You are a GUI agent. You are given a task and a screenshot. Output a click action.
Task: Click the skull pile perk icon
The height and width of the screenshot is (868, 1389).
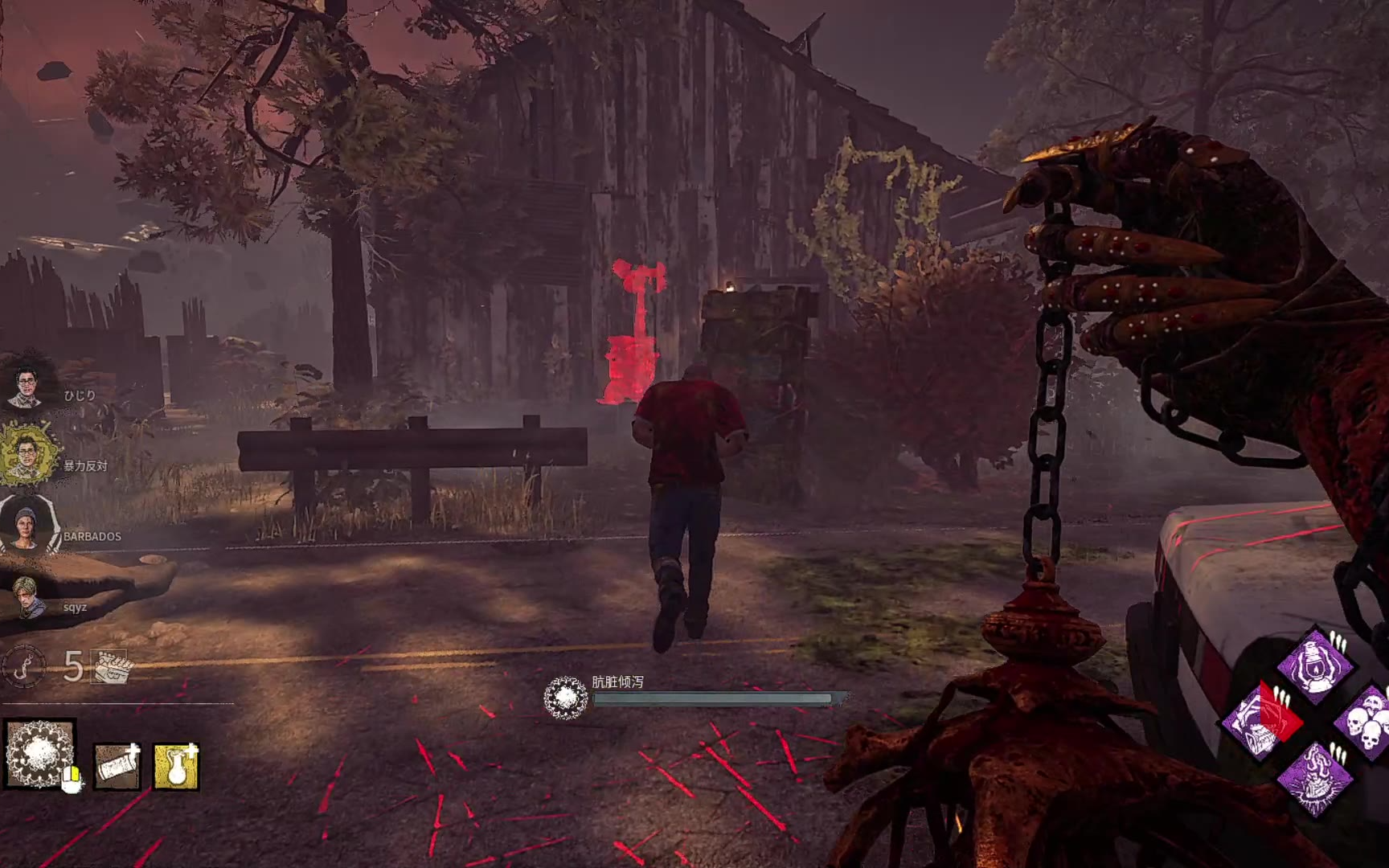1366,720
